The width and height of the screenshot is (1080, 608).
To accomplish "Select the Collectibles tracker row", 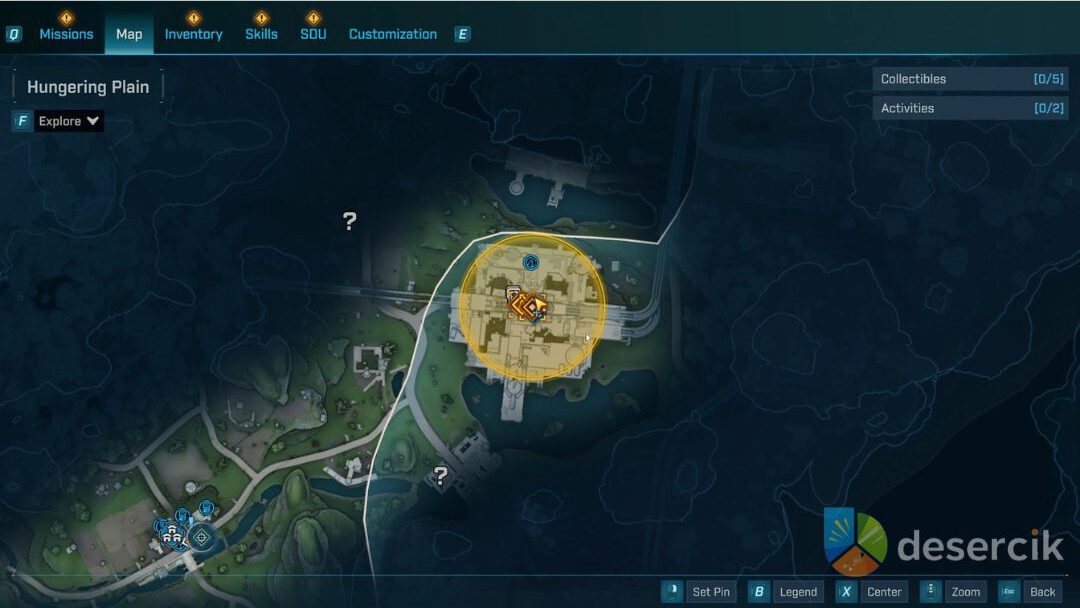I will pyautogui.click(x=970, y=79).
